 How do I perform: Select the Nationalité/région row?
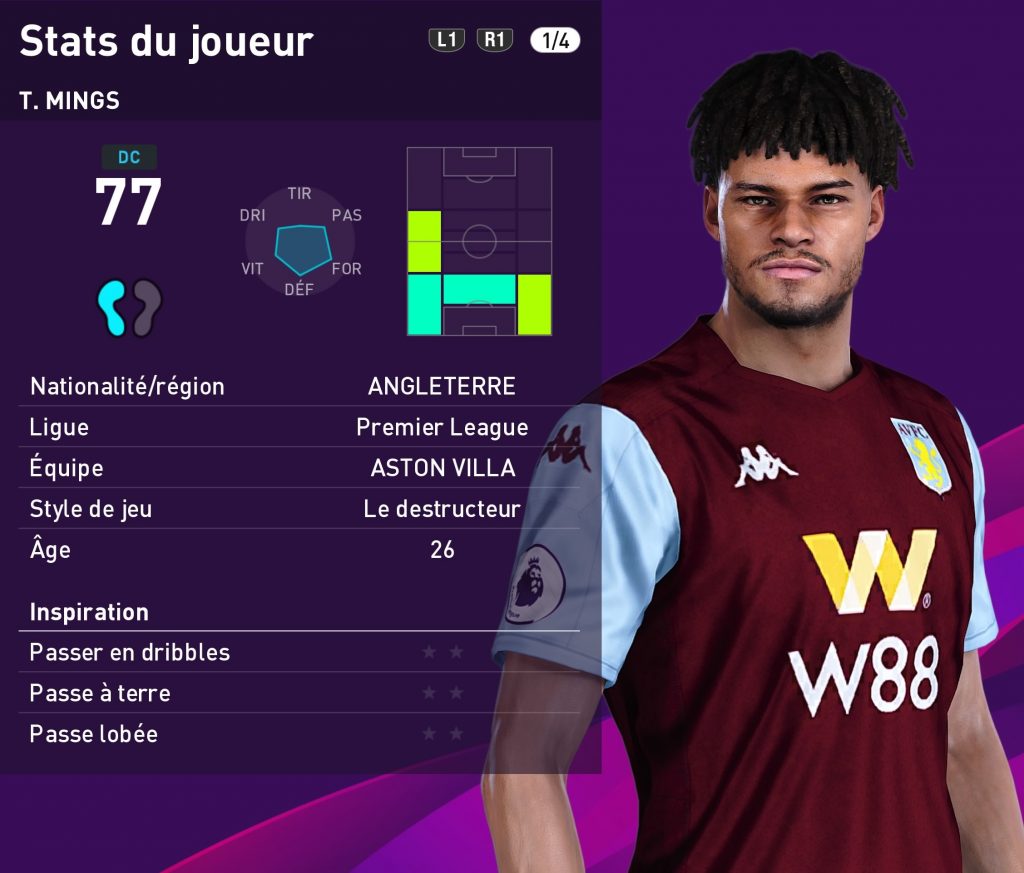coord(299,386)
